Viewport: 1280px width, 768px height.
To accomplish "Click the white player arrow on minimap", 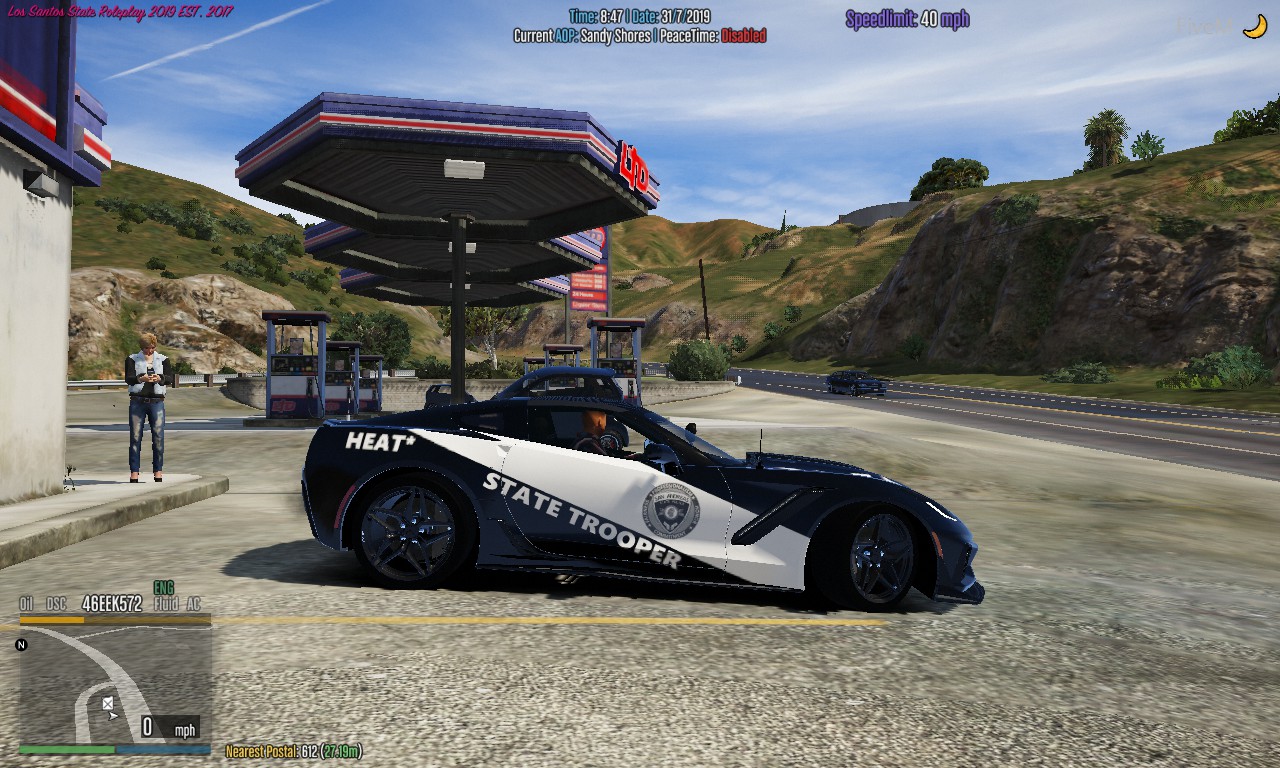I will click(x=113, y=716).
